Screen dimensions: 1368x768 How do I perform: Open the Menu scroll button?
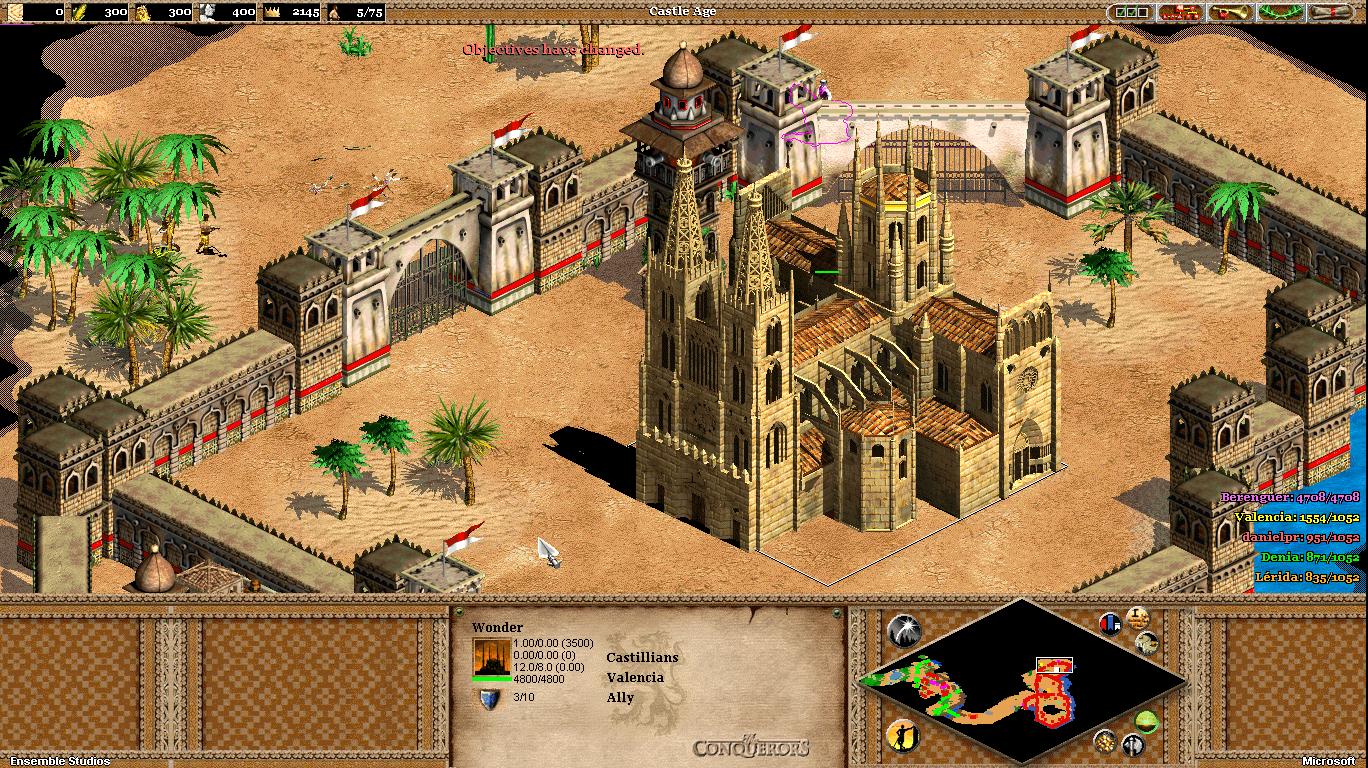(1331, 13)
